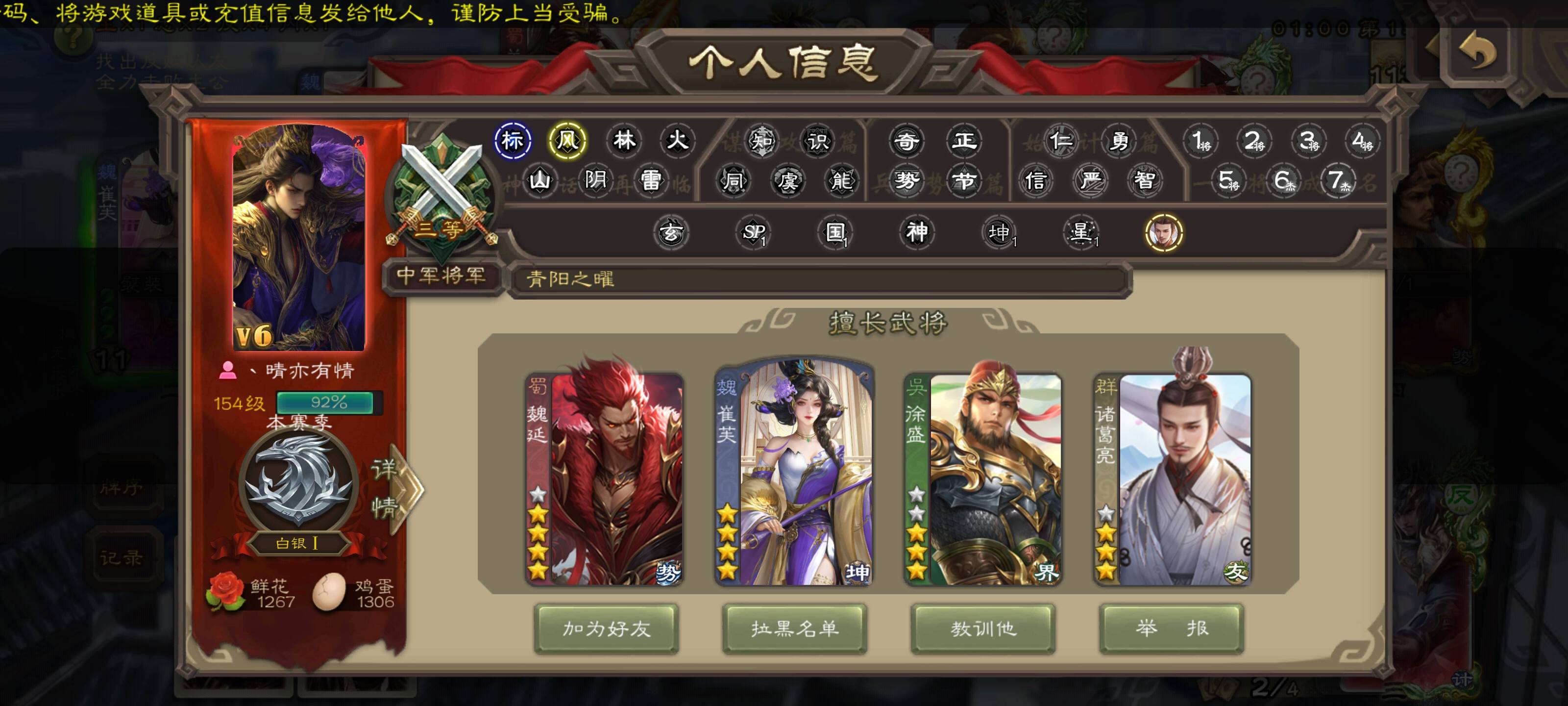The image size is (1568, 706).
Task: Switch to the 标 card pack filter
Action: pyautogui.click(x=513, y=141)
